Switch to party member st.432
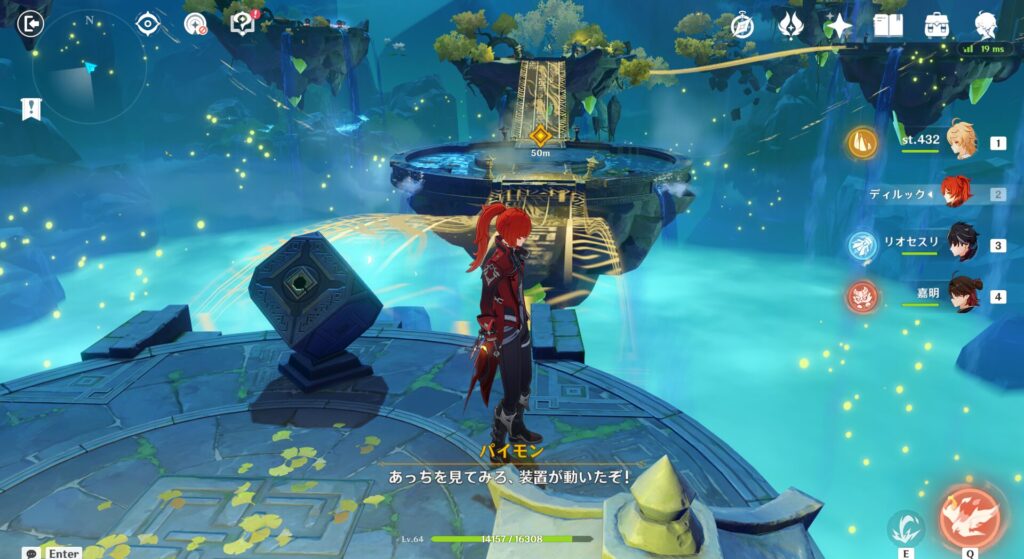 tap(962, 142)
